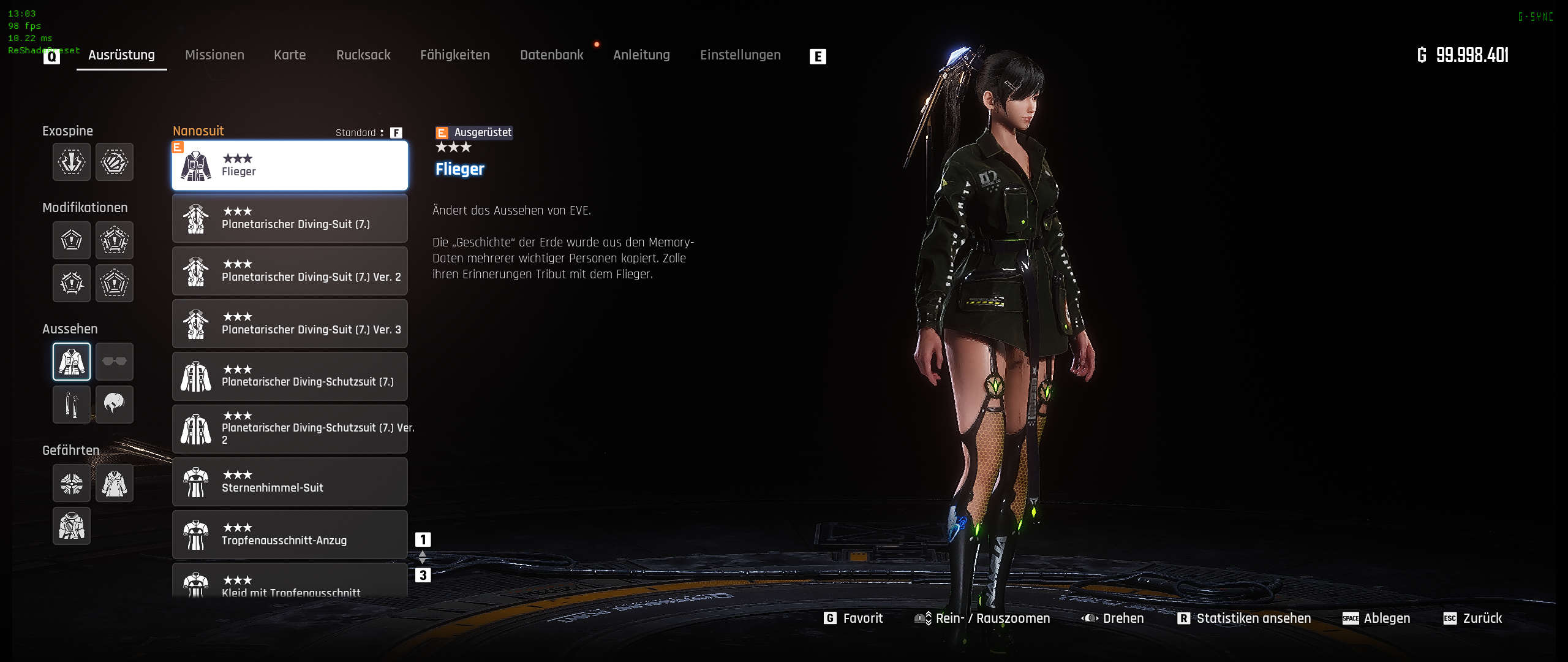Click the Ablegen unequip button

(x=1376, y=618)
